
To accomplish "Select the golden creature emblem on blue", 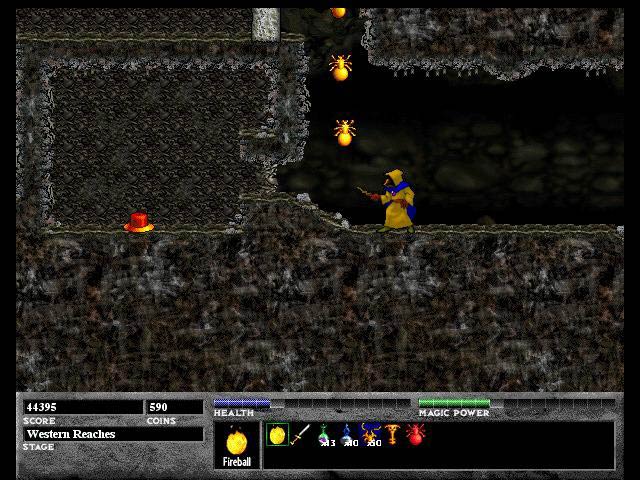I will (371, 435).
